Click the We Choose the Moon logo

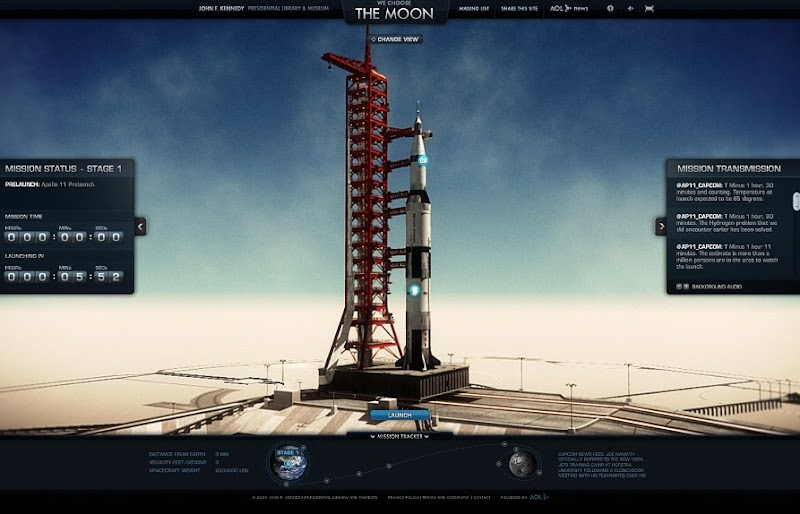[x=394, y=12]
